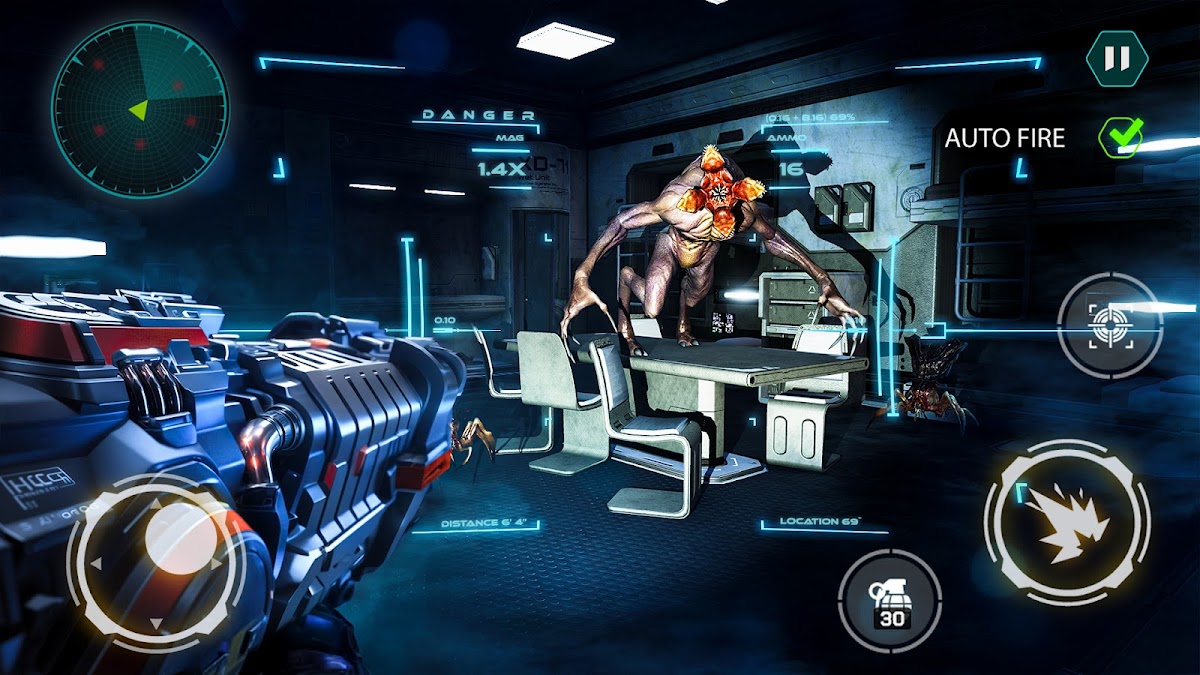Click the circular radar minimap
1200x675 pixels.
click(140, 109)
